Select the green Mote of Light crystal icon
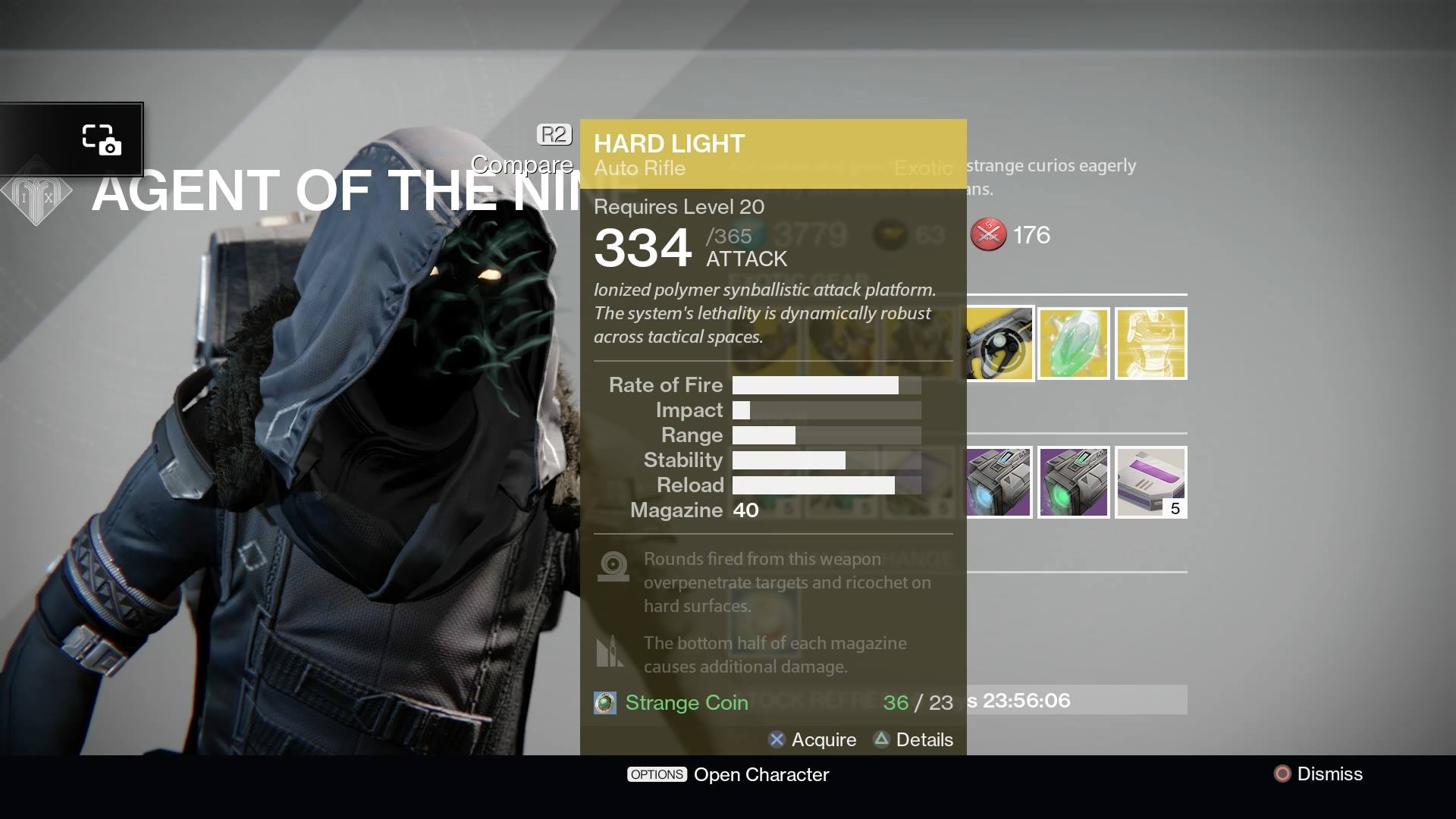 point(1074,343)
